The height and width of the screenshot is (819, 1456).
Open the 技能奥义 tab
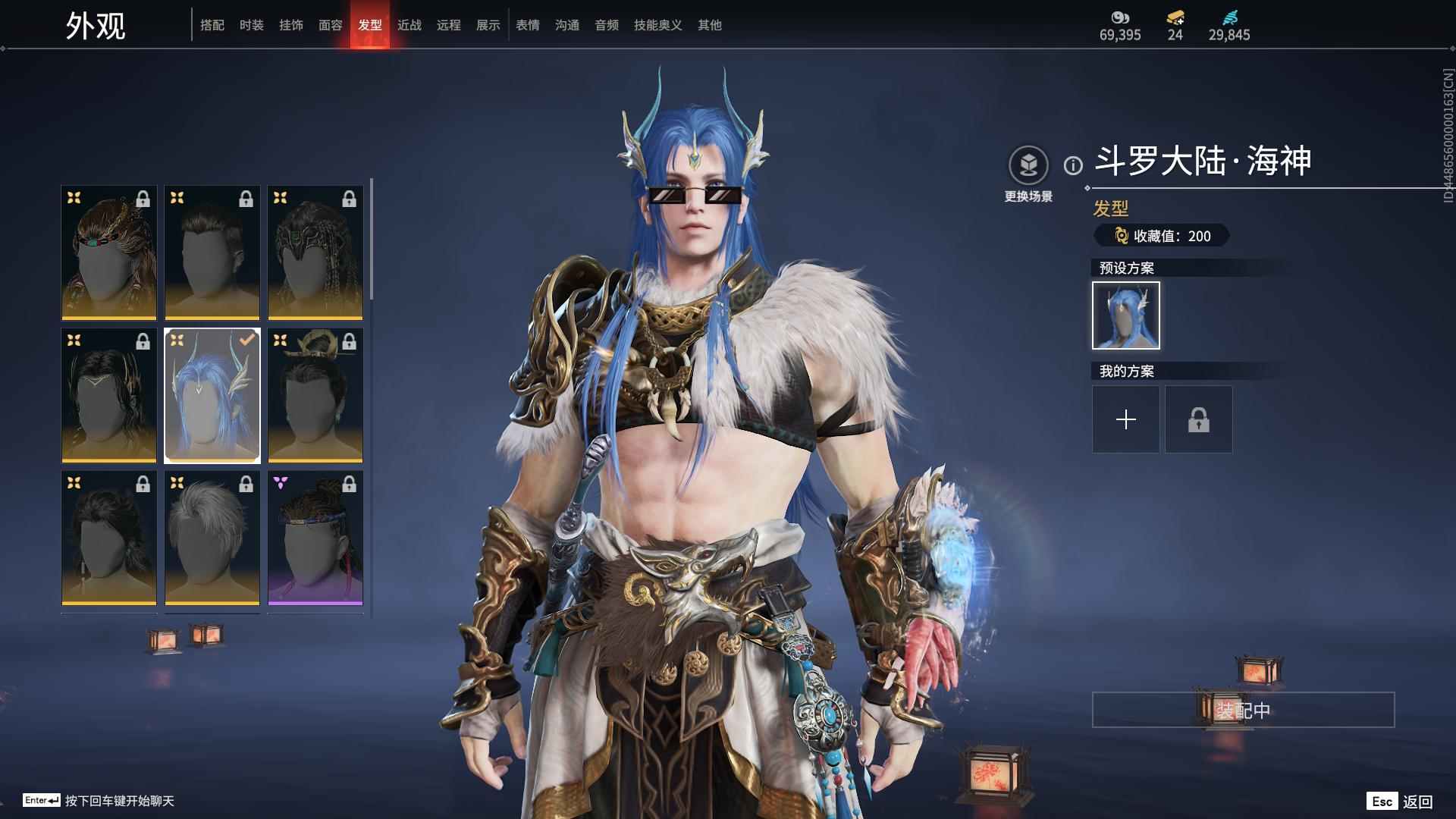point(658,25)
